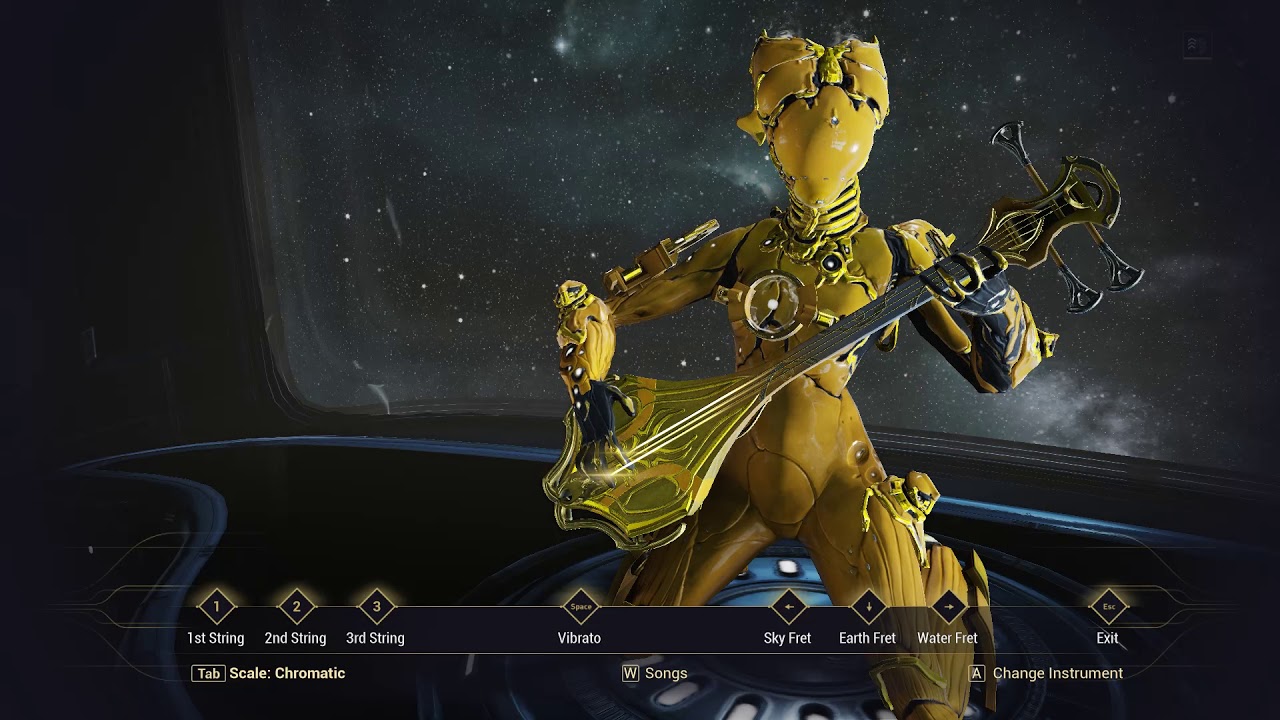Activate the Vibrato effect
The width and height of the screenshot is (1280, 720).
[x=580, y=607]
